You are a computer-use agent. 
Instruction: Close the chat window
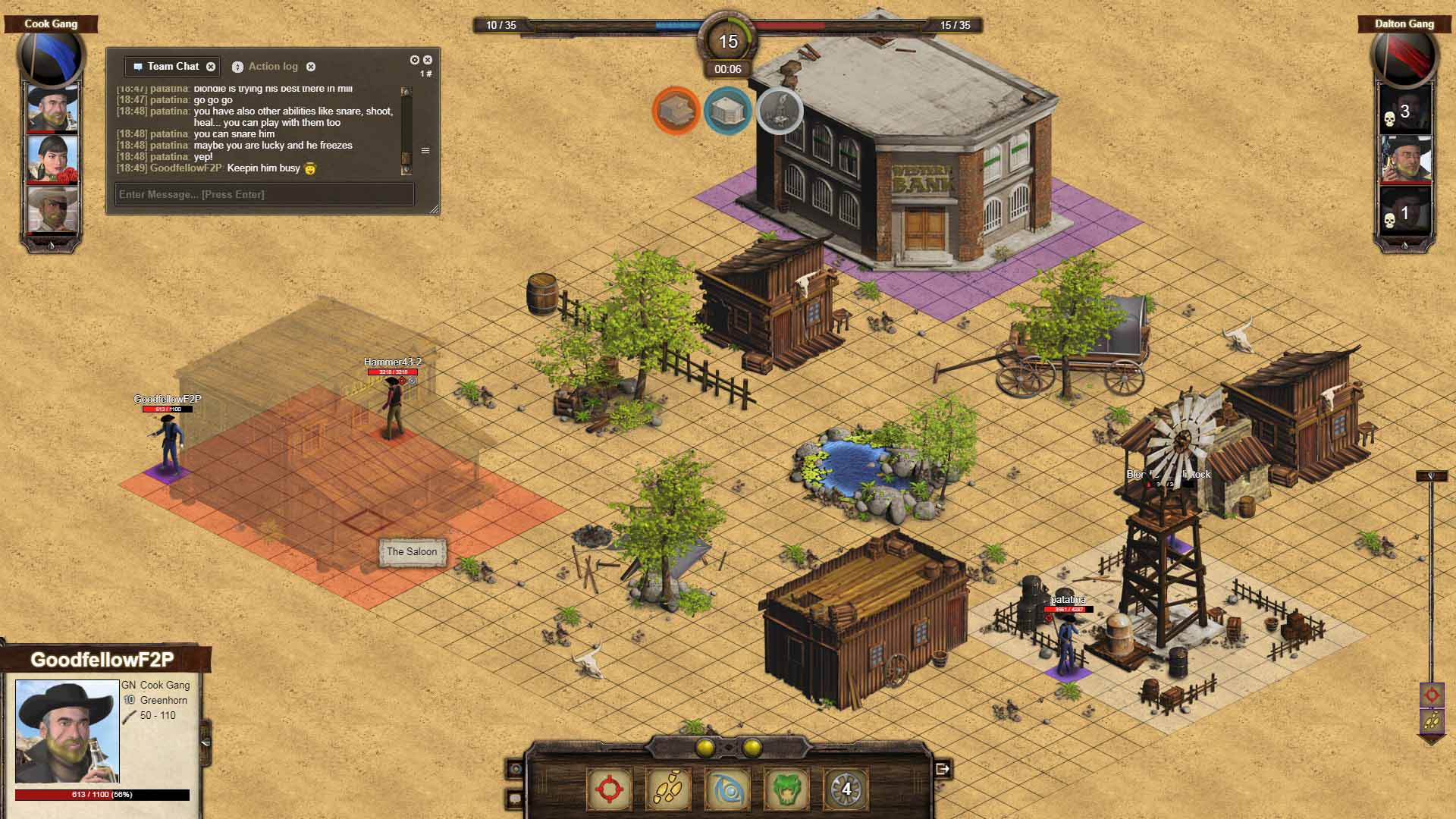(428, 60)
